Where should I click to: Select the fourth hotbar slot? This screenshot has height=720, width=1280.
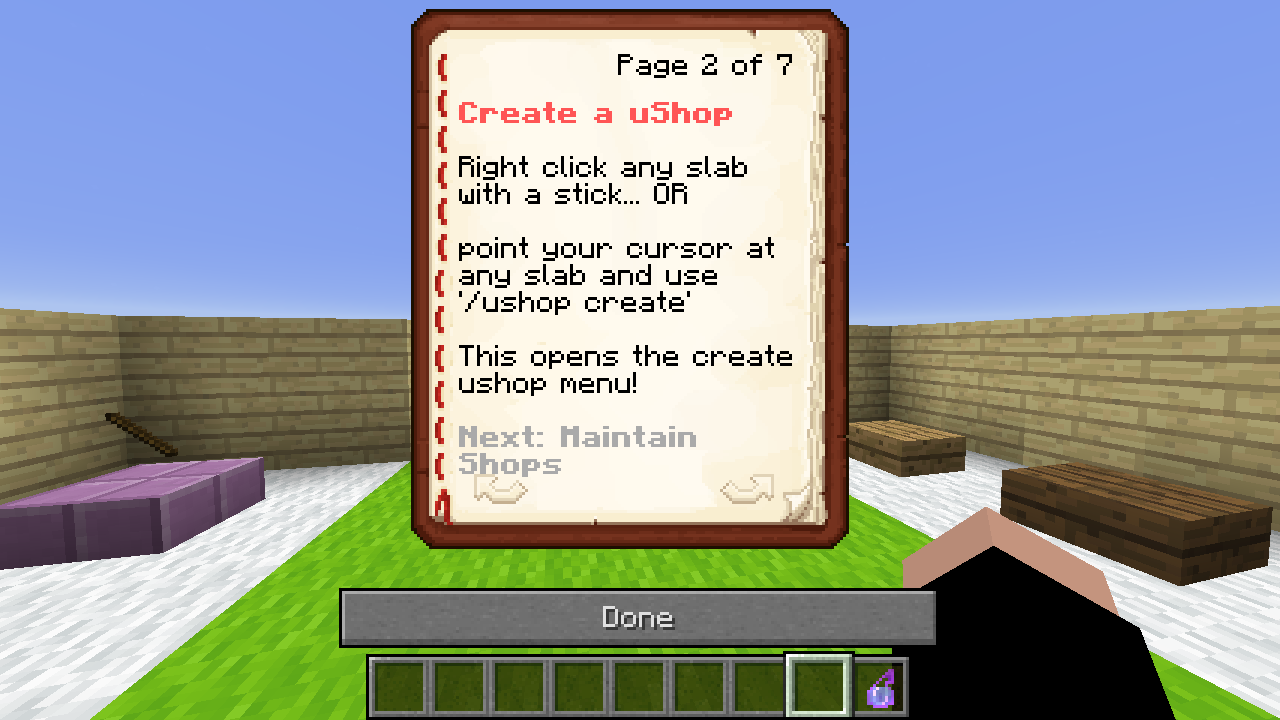tap(580, 688)
